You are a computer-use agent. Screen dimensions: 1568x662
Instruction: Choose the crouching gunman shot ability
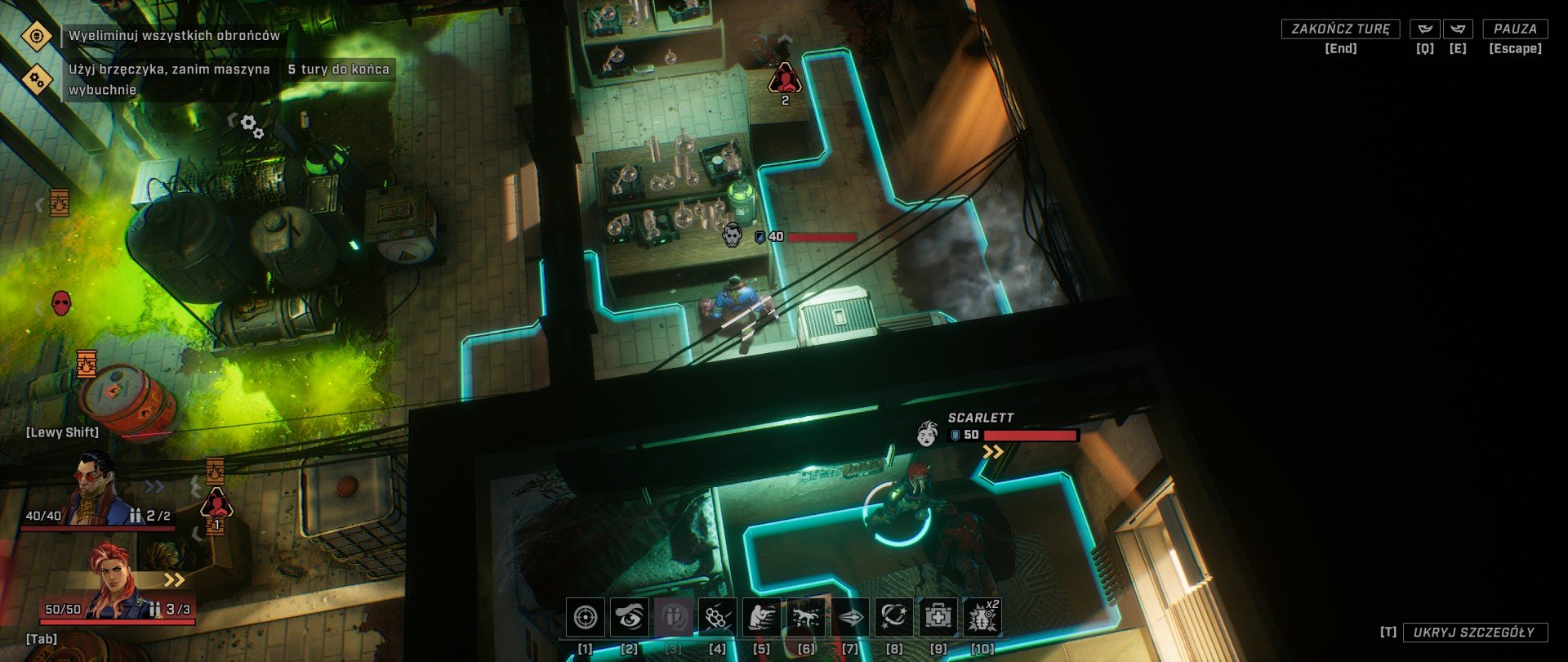coord(762,617)
